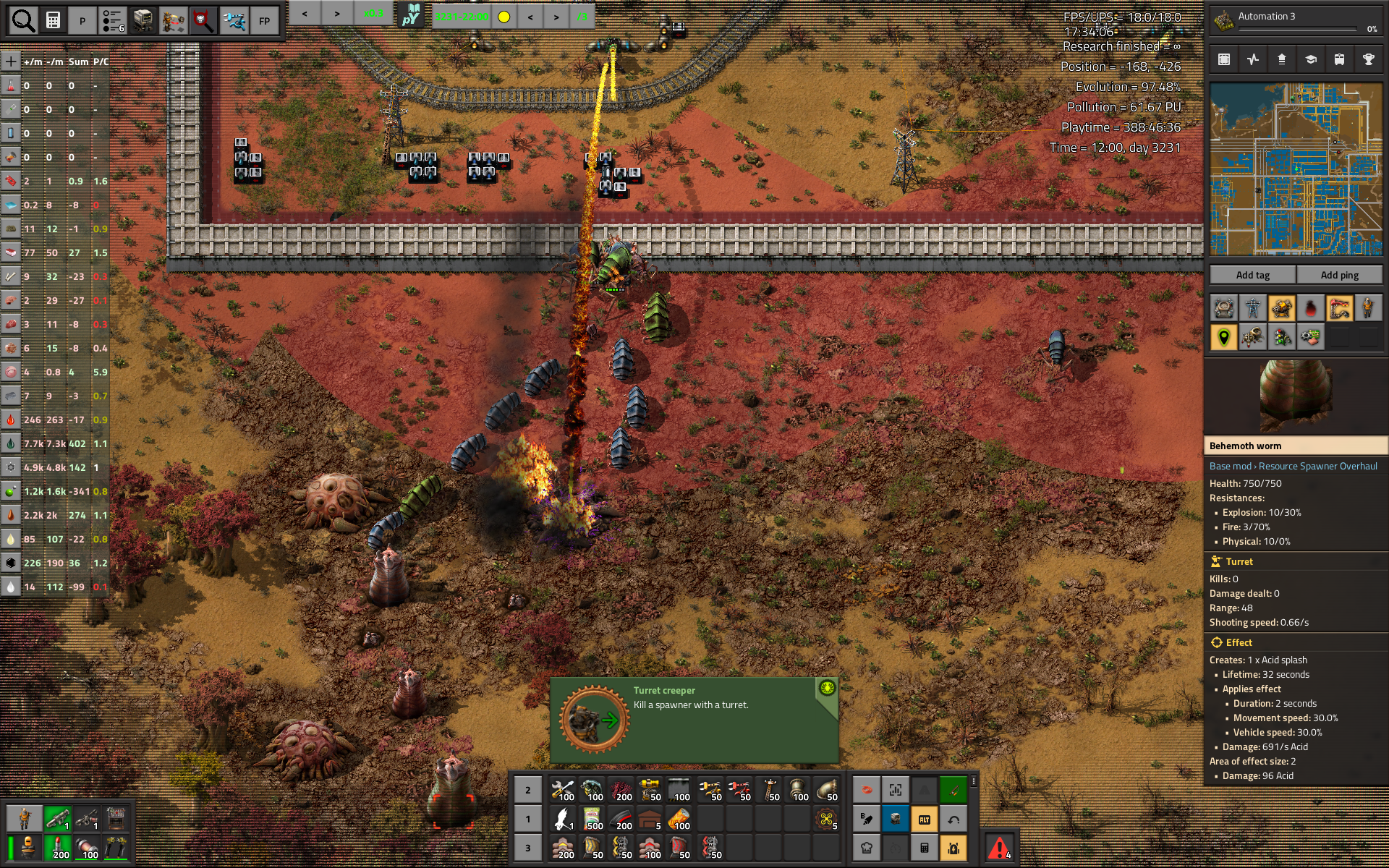Click the Turret creeper achievement popup

(x=693, y=720)
